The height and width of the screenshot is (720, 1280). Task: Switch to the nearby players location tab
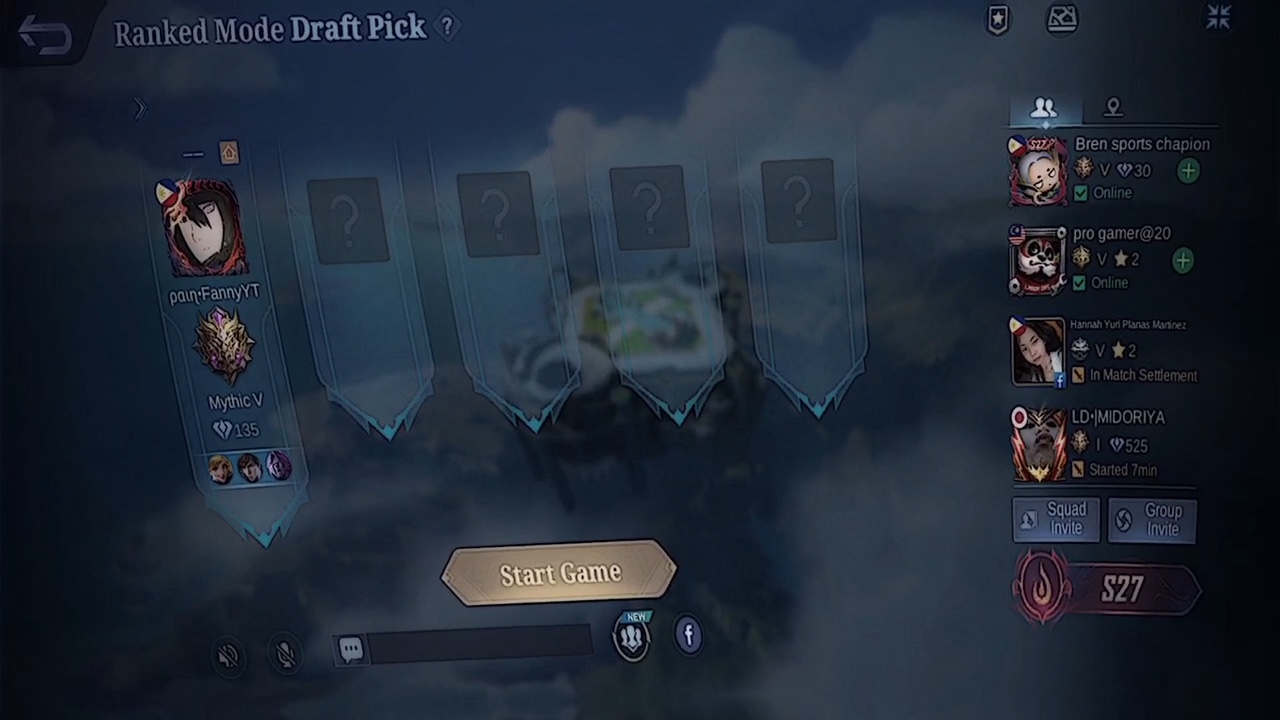(x=1113, y=108)
